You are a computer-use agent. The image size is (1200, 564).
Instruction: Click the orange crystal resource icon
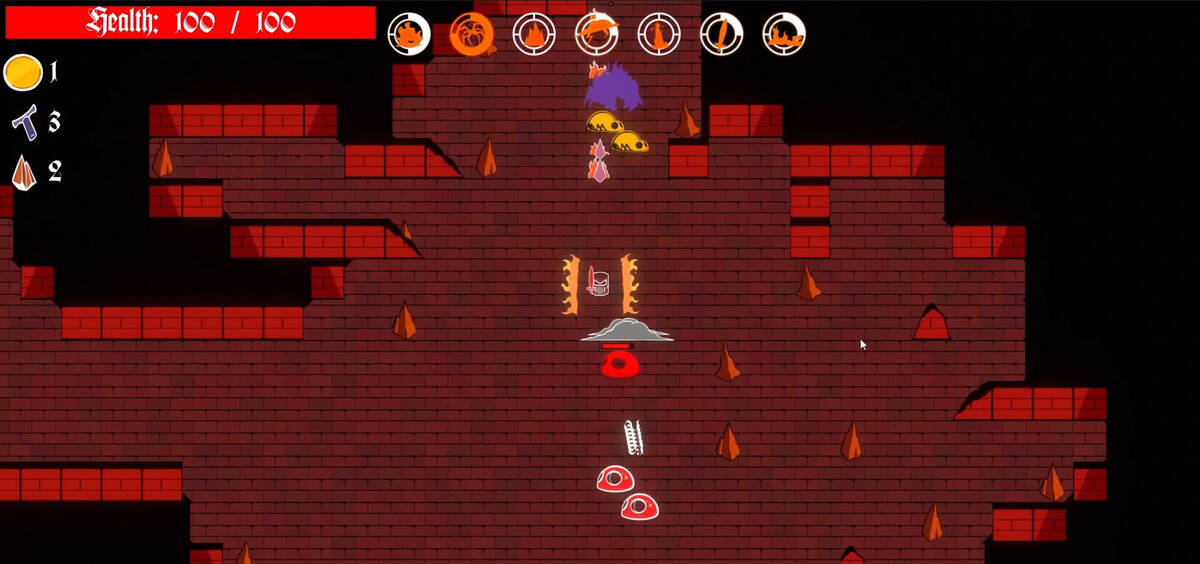coord(24,172)
